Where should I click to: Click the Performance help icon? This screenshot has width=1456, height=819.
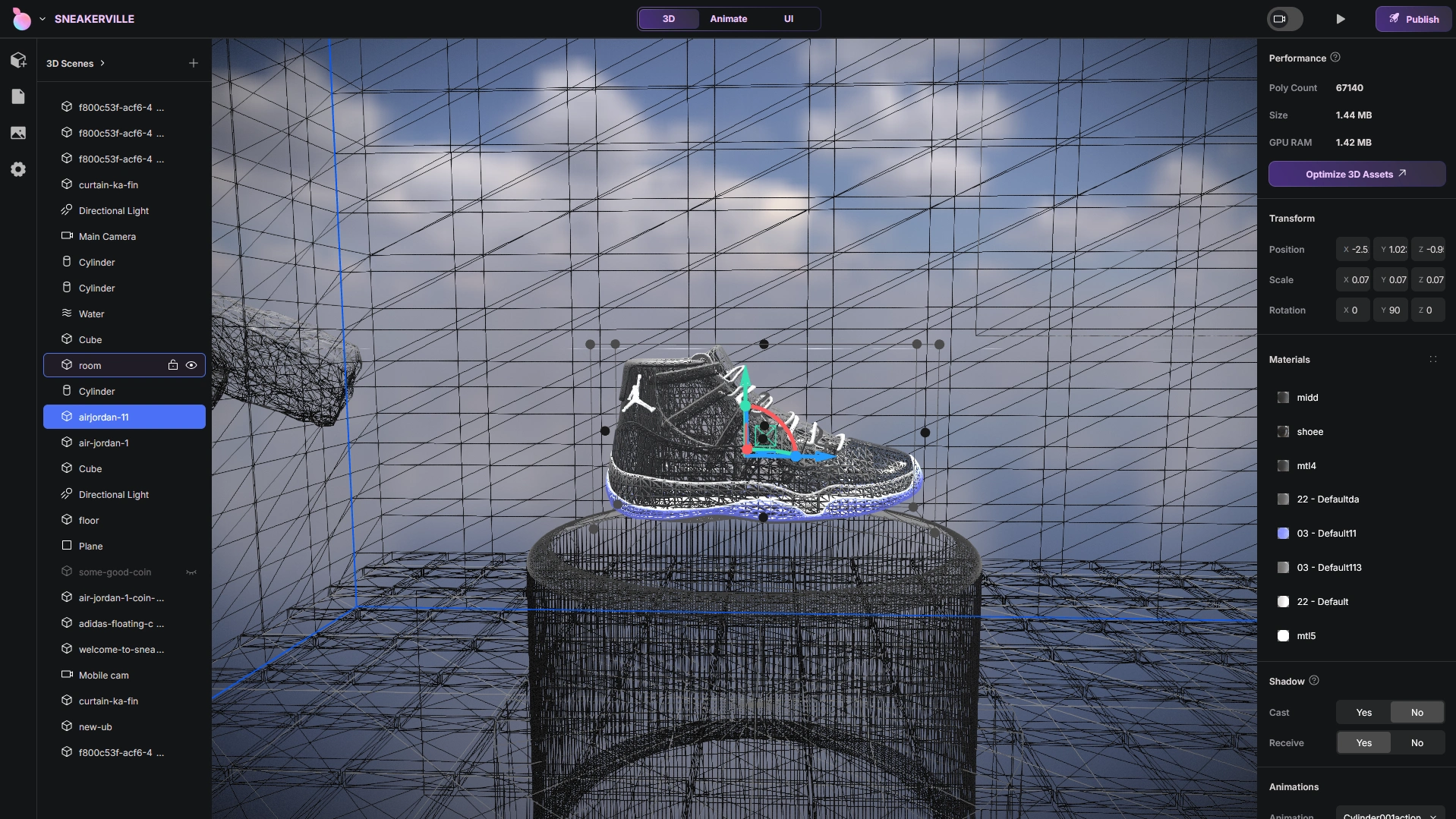(1336, 57)
